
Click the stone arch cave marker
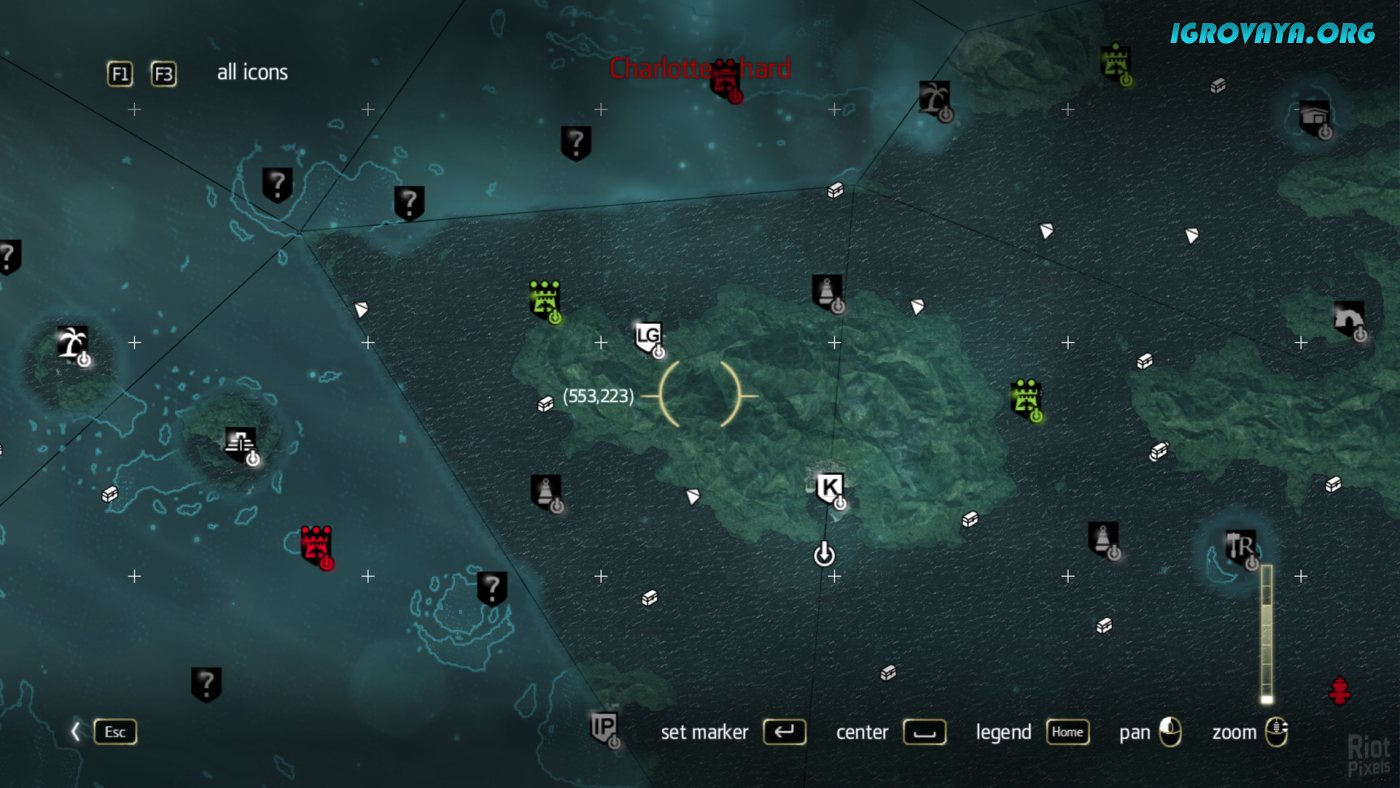pyautogui.click(x=1348, y=317)
